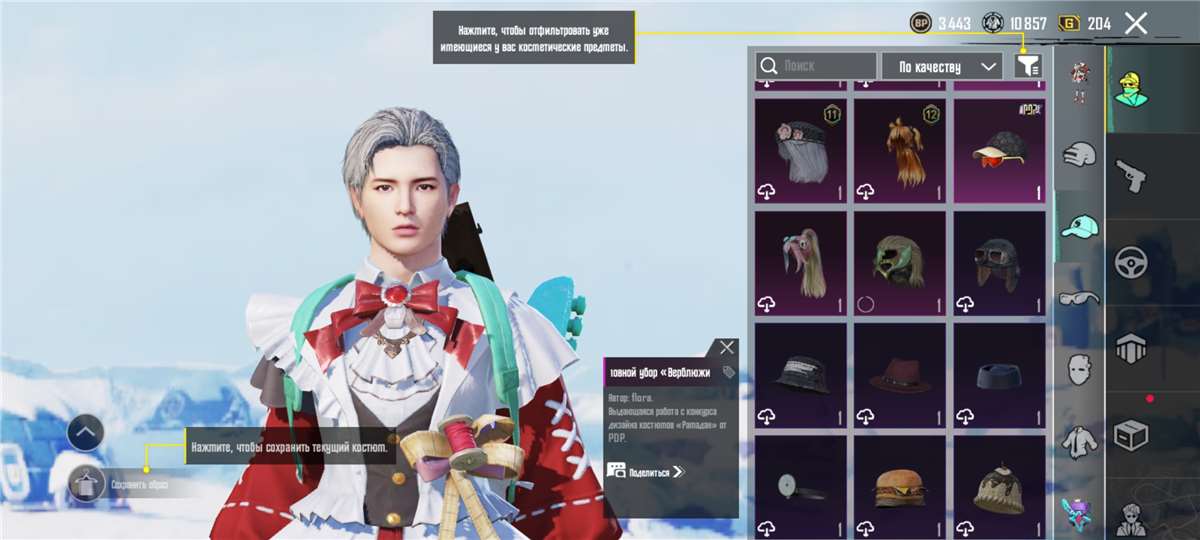Share the item via «Поделиться» button
1200x540 pixels.
click(646, 471)
